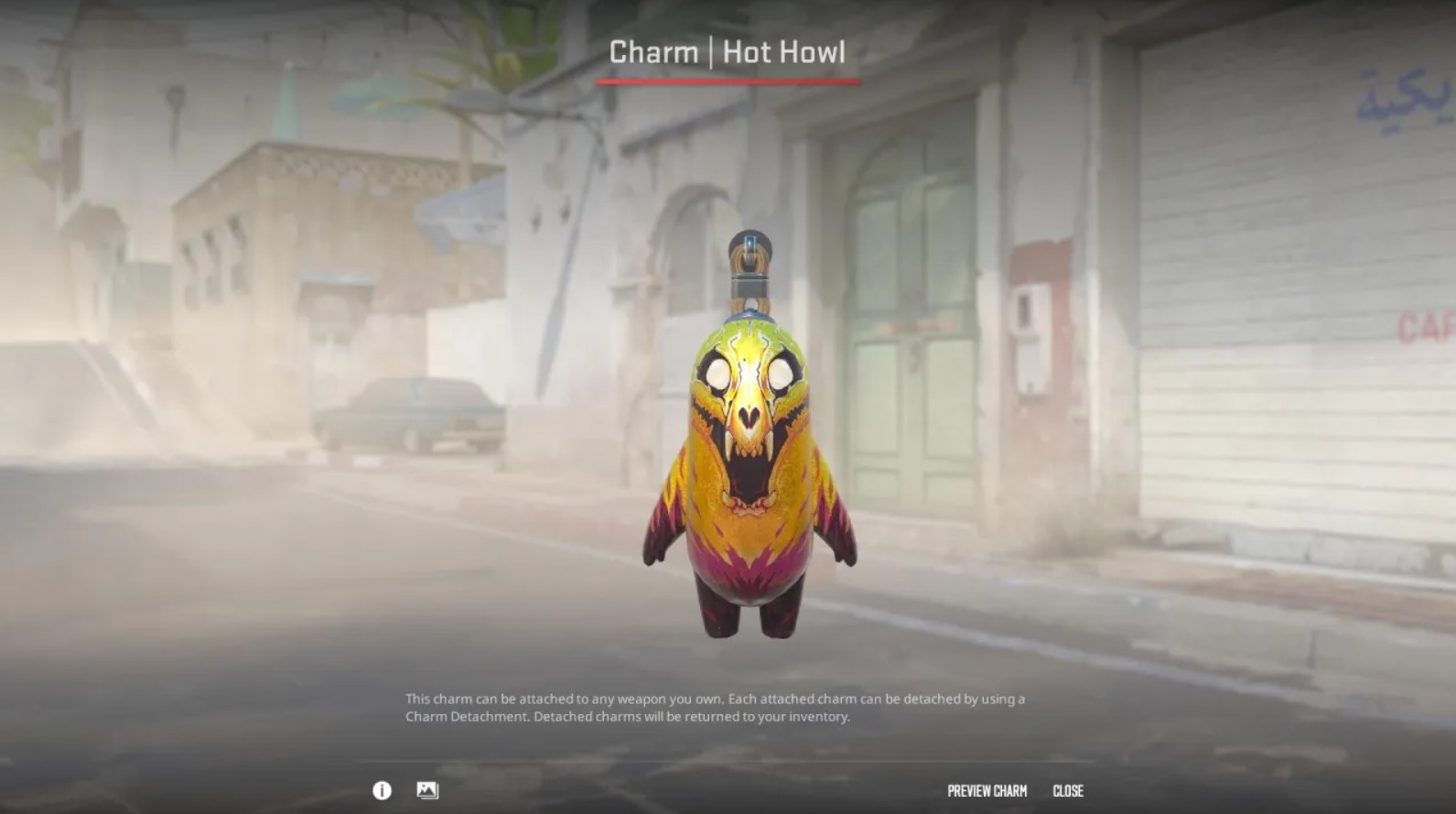Image resolution: width=1456 pixels, height=814 pixels.
Task: Close the charm inspection view
Action: tap(1069, 791)
